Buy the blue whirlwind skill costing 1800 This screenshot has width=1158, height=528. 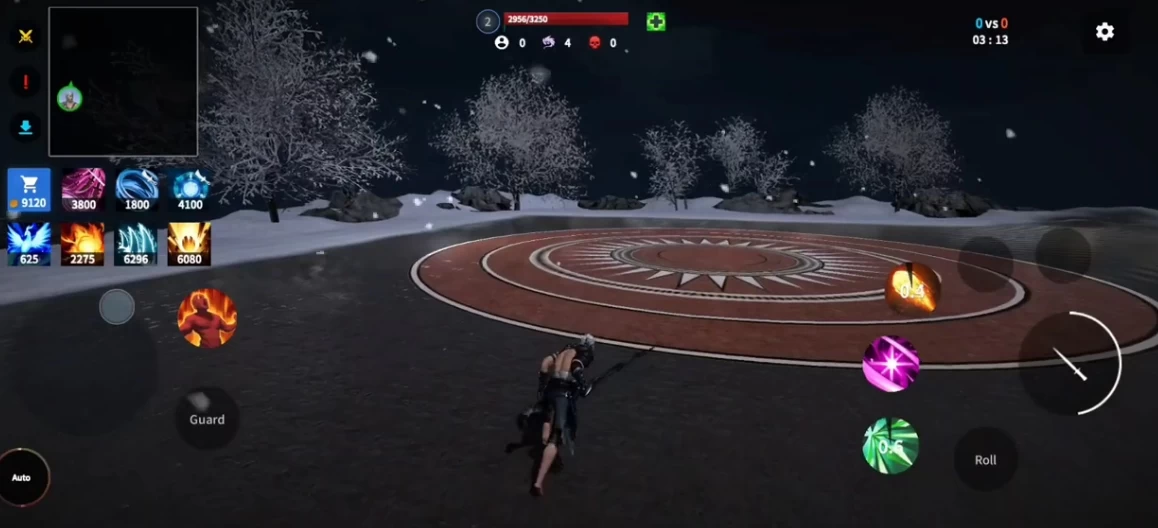coord(137,188)
